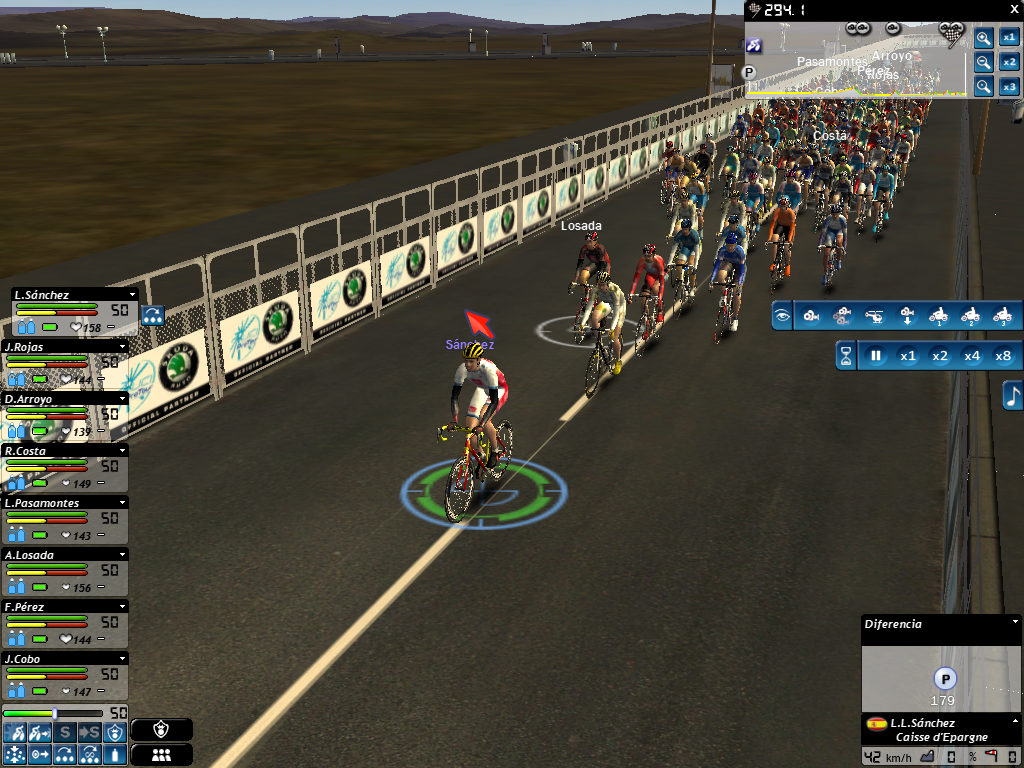The width and height of the screenshot is (1024, 768).
Task: Adjust the rider effort slider
Action: tap(54, 713)
